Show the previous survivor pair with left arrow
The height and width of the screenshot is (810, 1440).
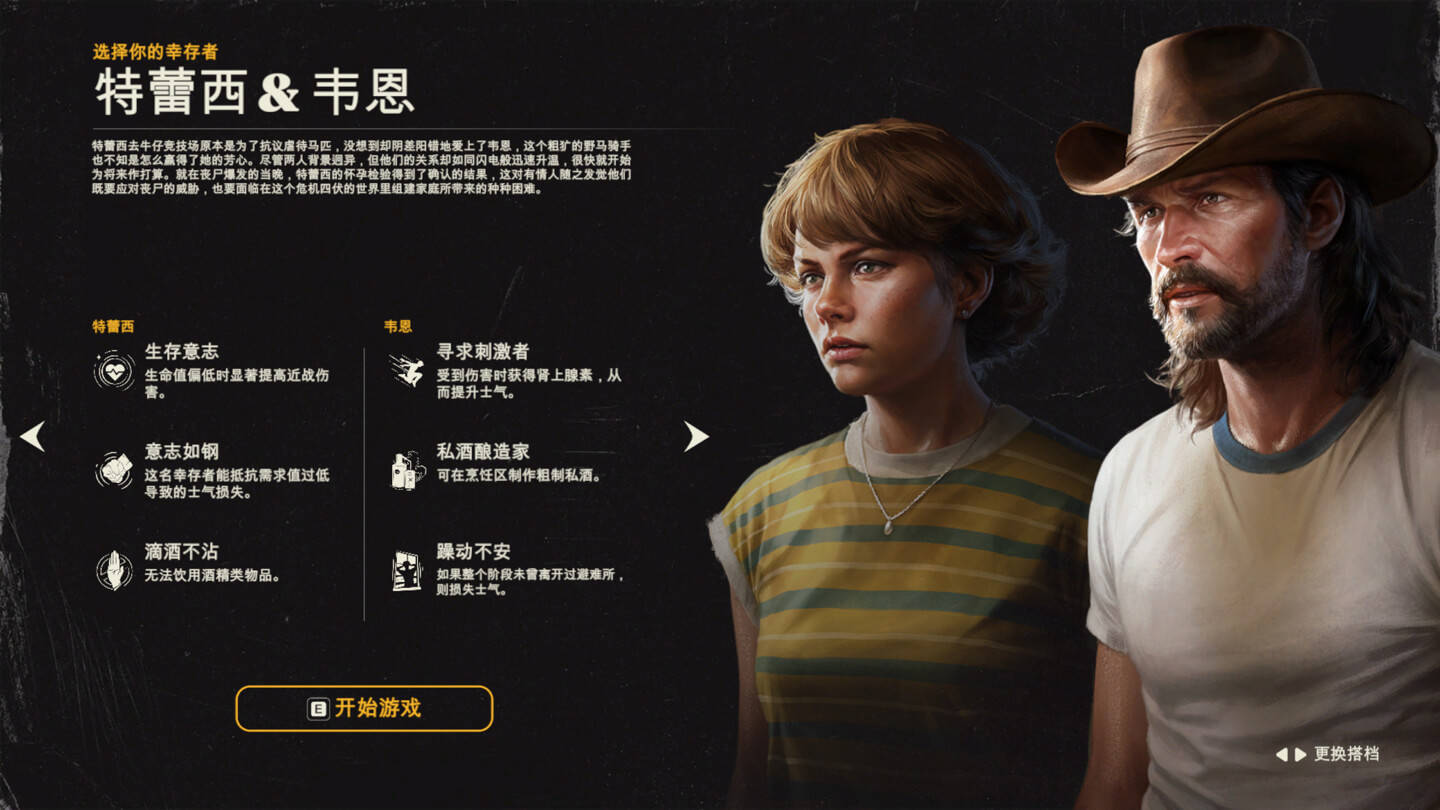(x=32, y=436)
